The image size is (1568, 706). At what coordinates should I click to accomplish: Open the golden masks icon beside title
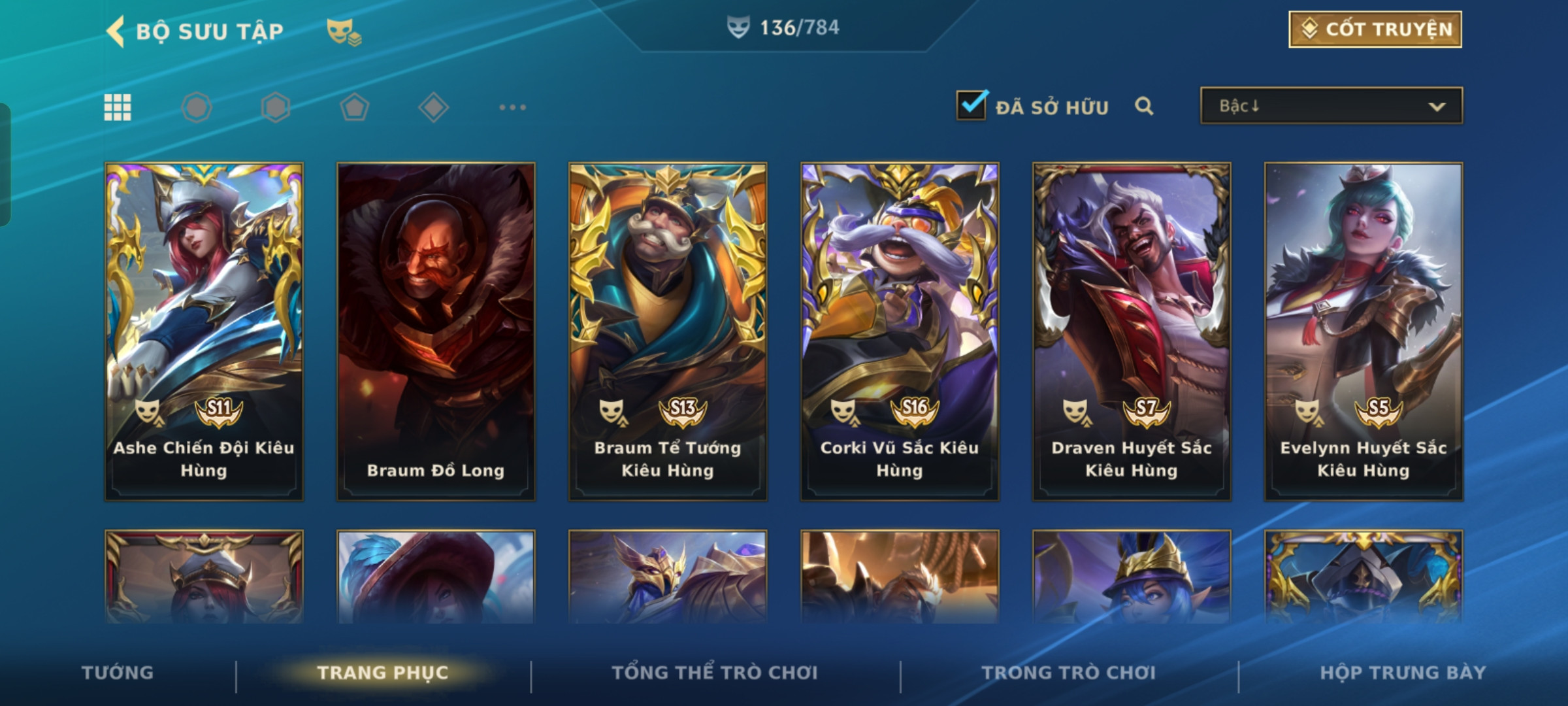click(x=344, y=31)
